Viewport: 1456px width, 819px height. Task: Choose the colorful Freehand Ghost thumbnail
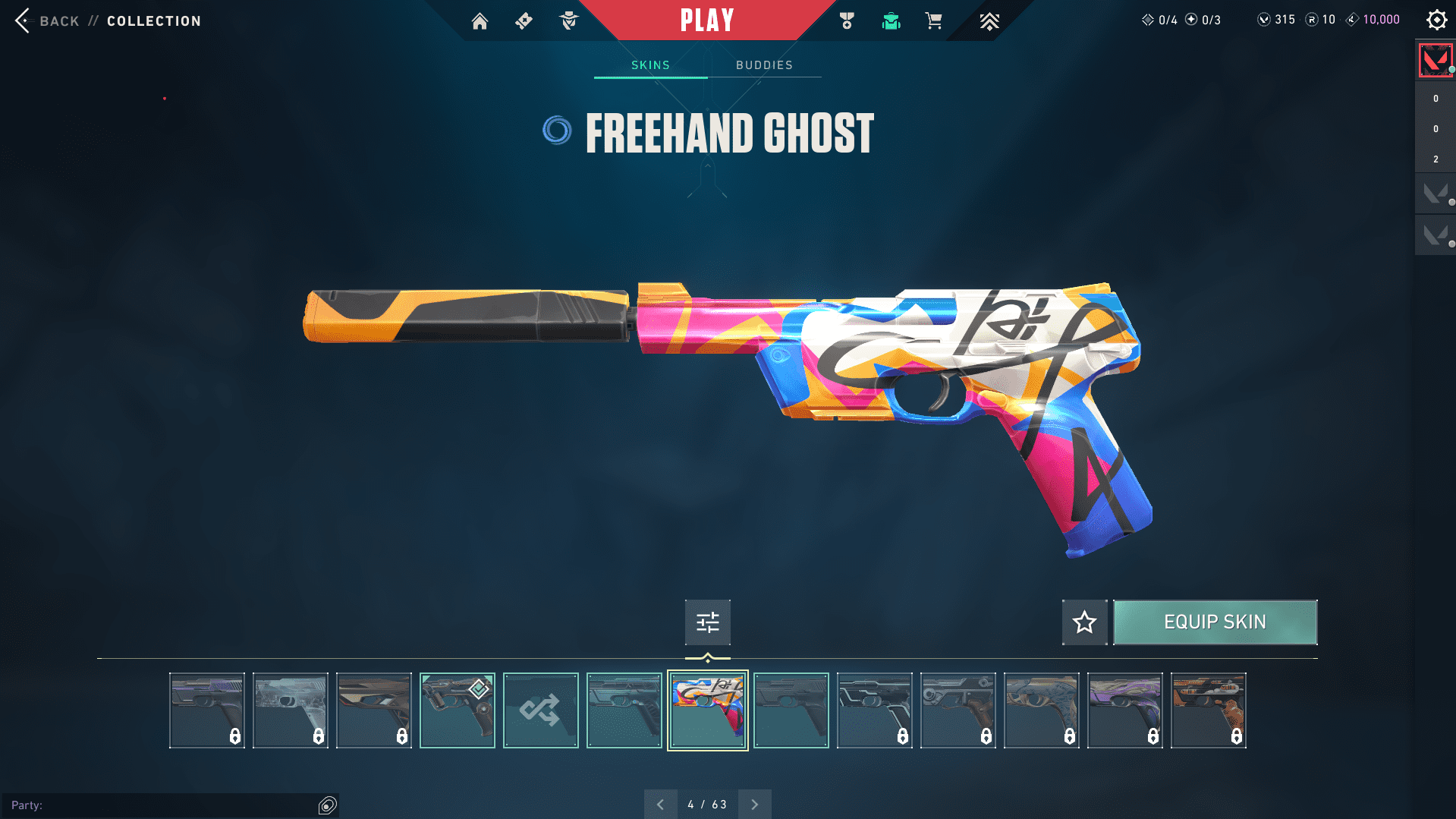pyautogui.click(x=707, y=710)
